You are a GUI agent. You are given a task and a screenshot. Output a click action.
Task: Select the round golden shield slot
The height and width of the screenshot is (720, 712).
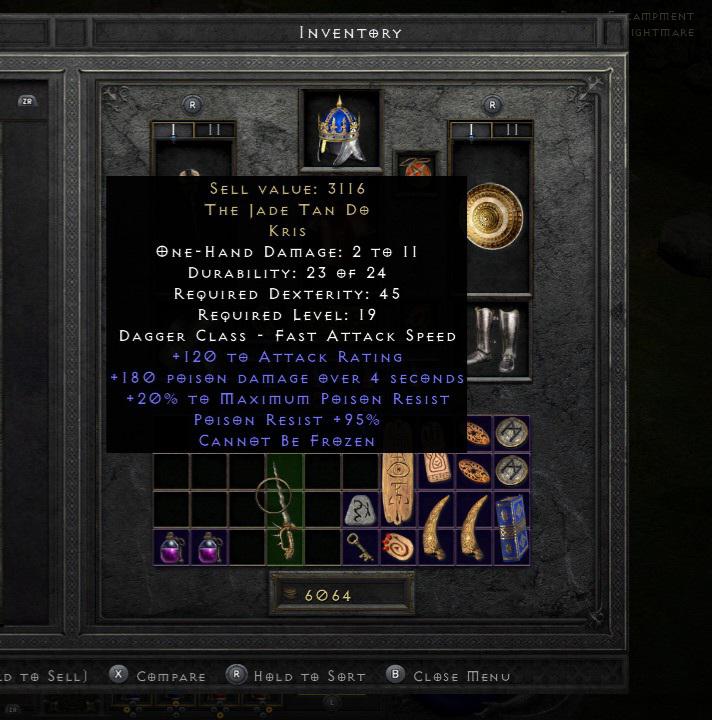tap(491, 219)
